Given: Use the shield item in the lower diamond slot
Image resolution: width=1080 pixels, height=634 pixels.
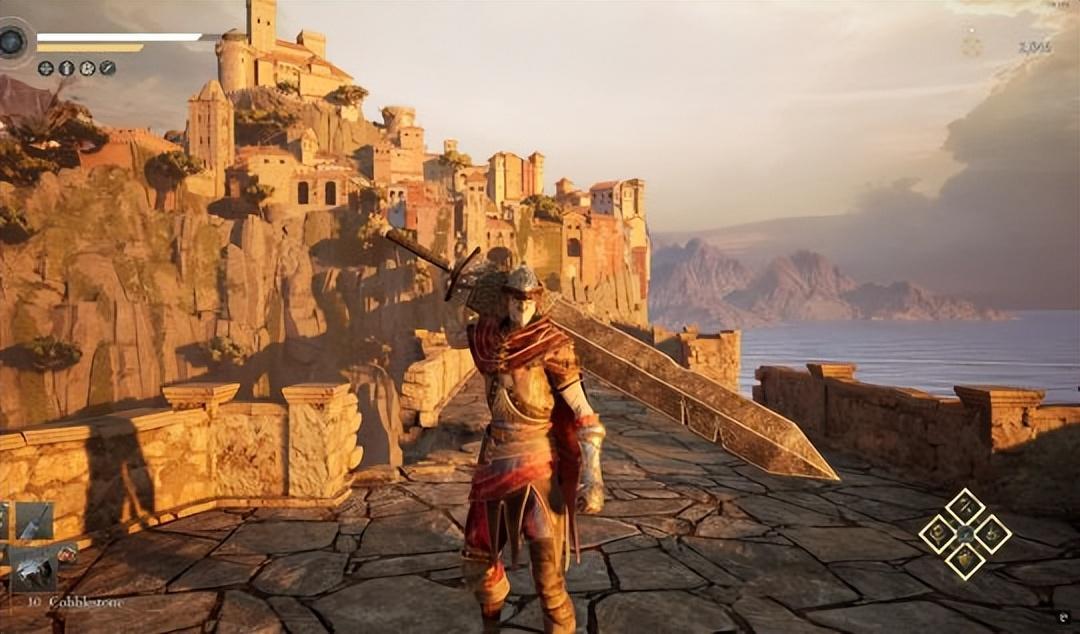Looking at the screenshot, I should click(x=965, y=560).
